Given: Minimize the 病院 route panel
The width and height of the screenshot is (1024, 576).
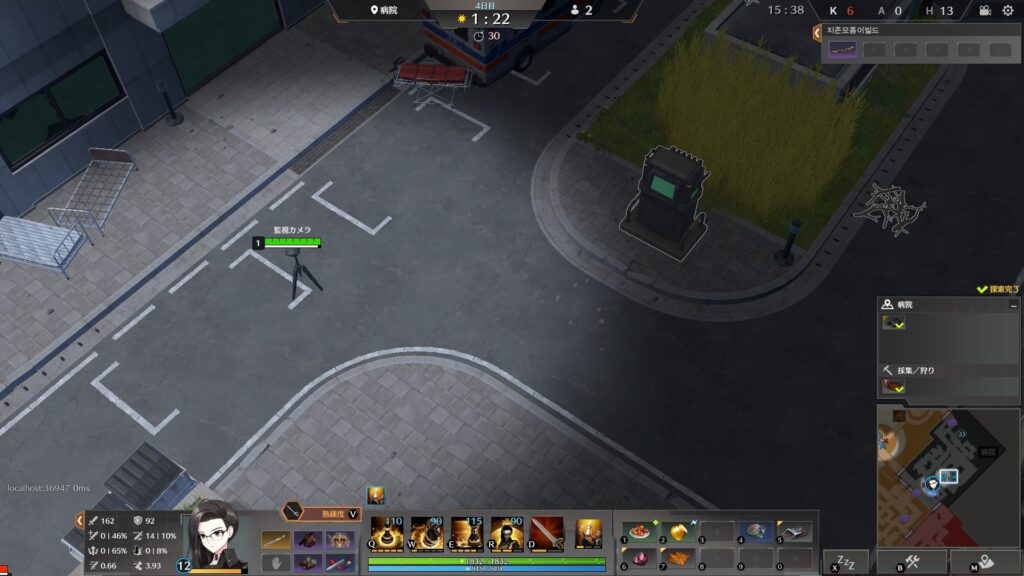Looking at the screenshot, I should pyautogui.click(x=1013, y=305).
